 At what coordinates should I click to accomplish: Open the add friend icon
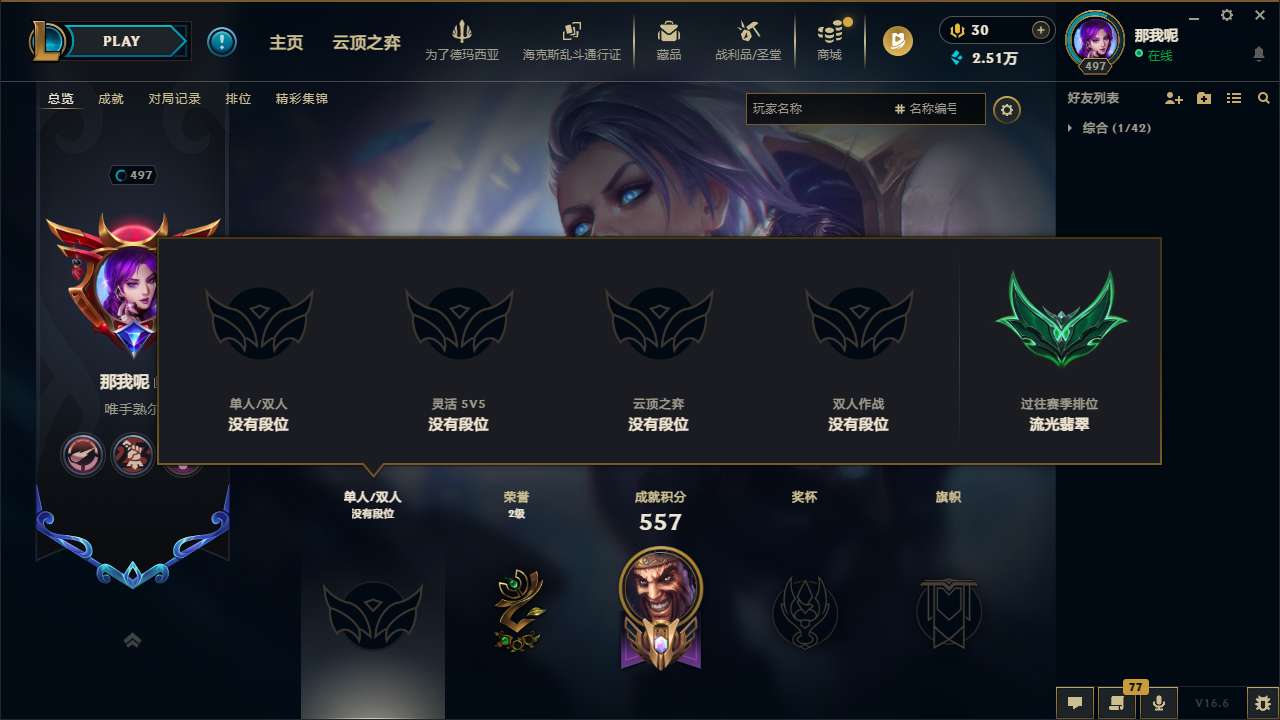click(x=1173, y=98)
